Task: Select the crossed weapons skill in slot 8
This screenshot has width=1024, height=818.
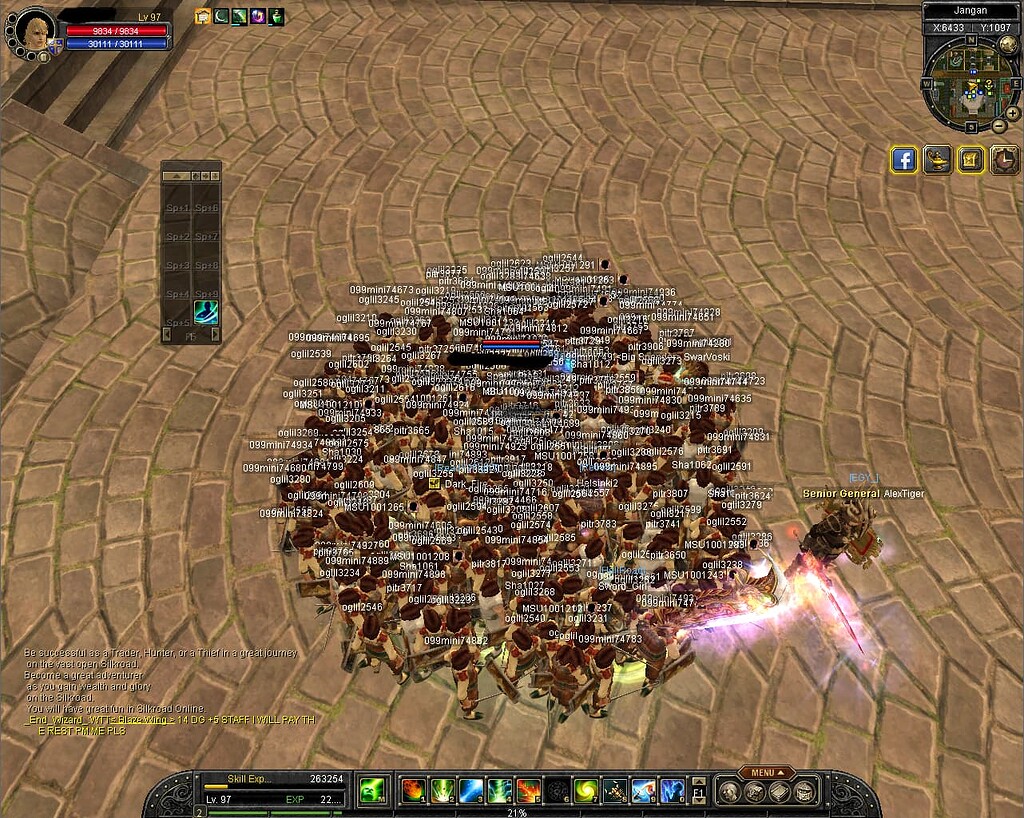Action: point(615,791)
